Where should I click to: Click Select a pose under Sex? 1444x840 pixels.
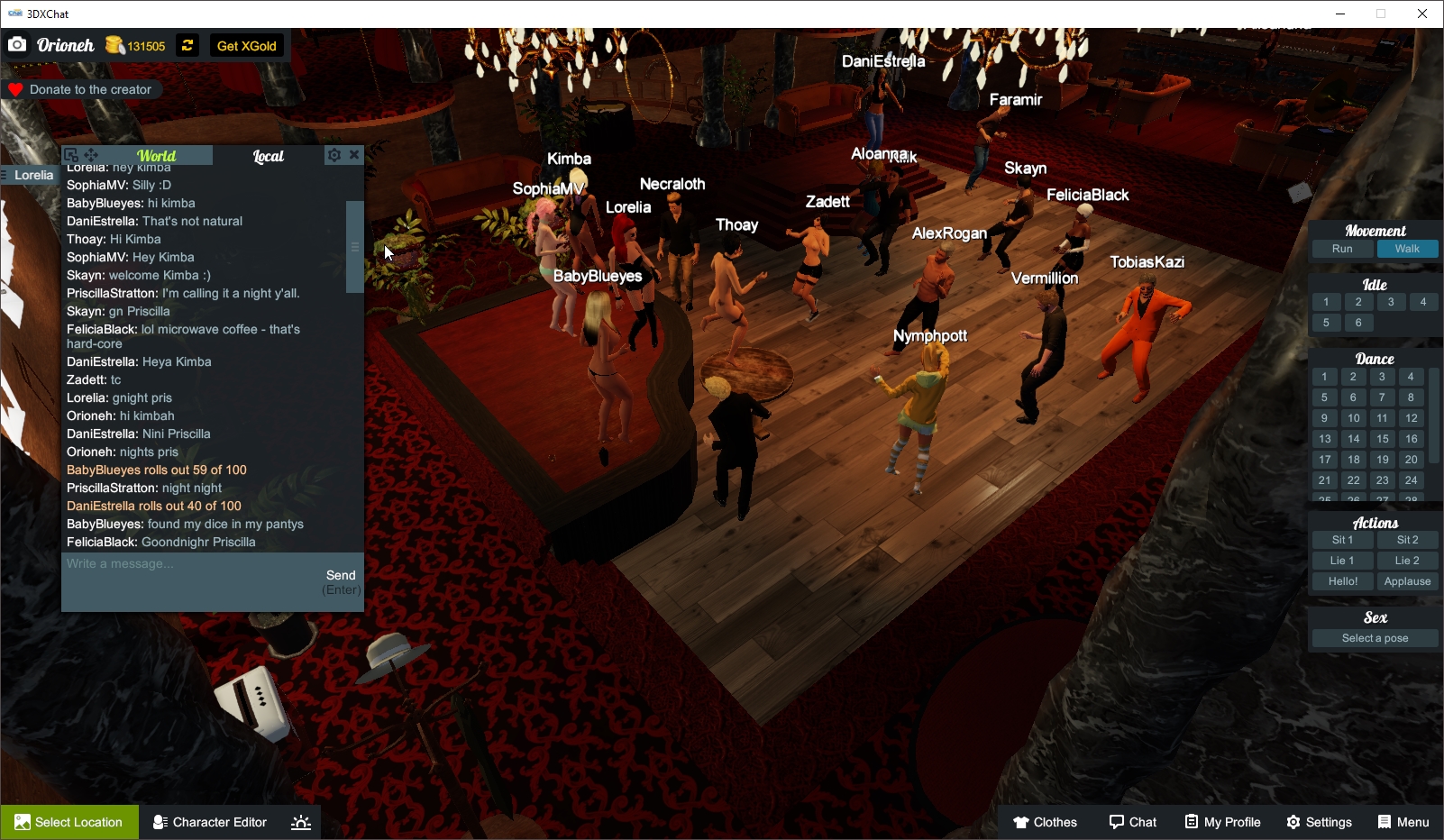coord(1374,637)
